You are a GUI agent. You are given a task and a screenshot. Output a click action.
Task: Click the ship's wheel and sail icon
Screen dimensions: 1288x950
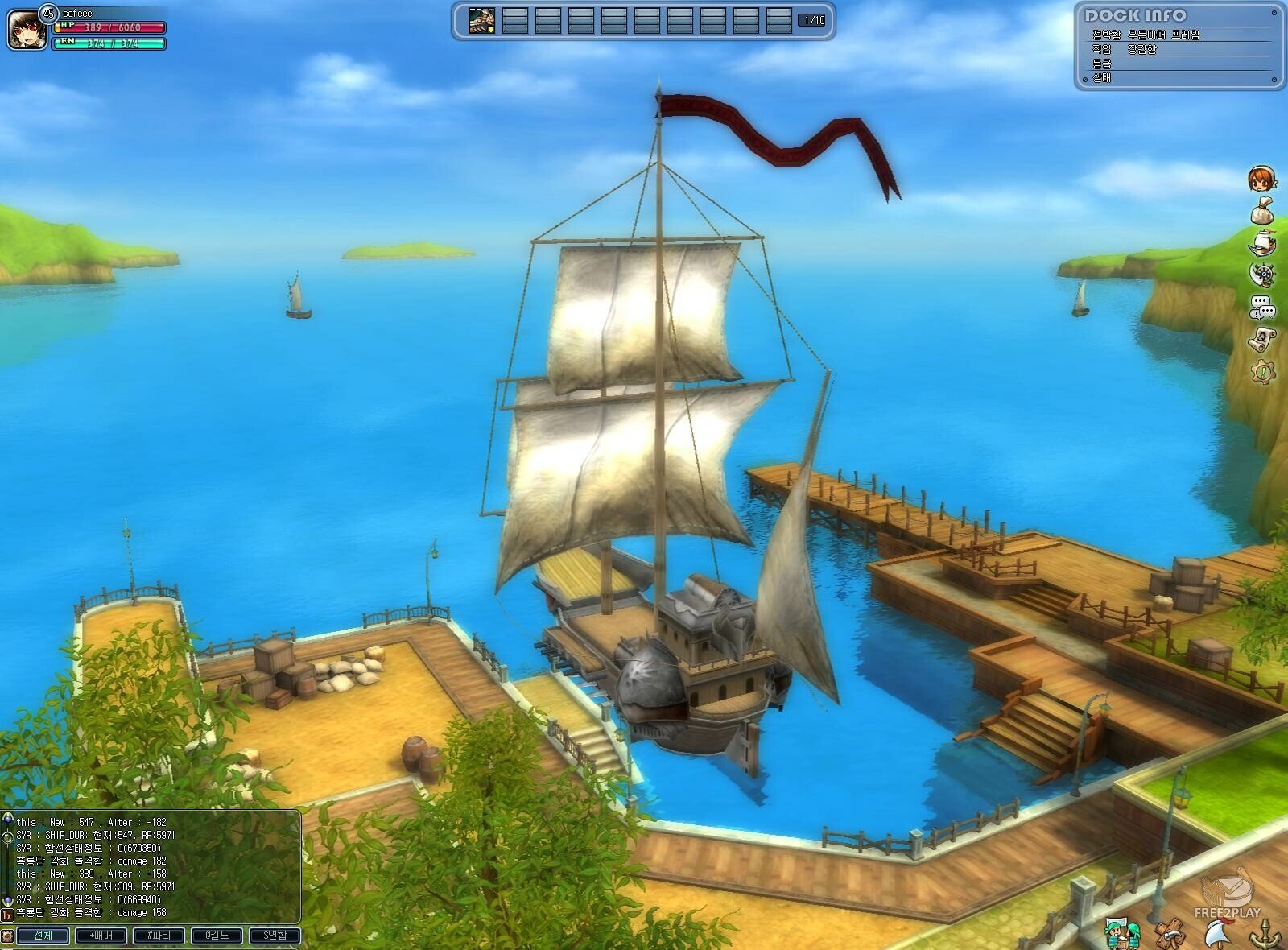point(1262,274)
